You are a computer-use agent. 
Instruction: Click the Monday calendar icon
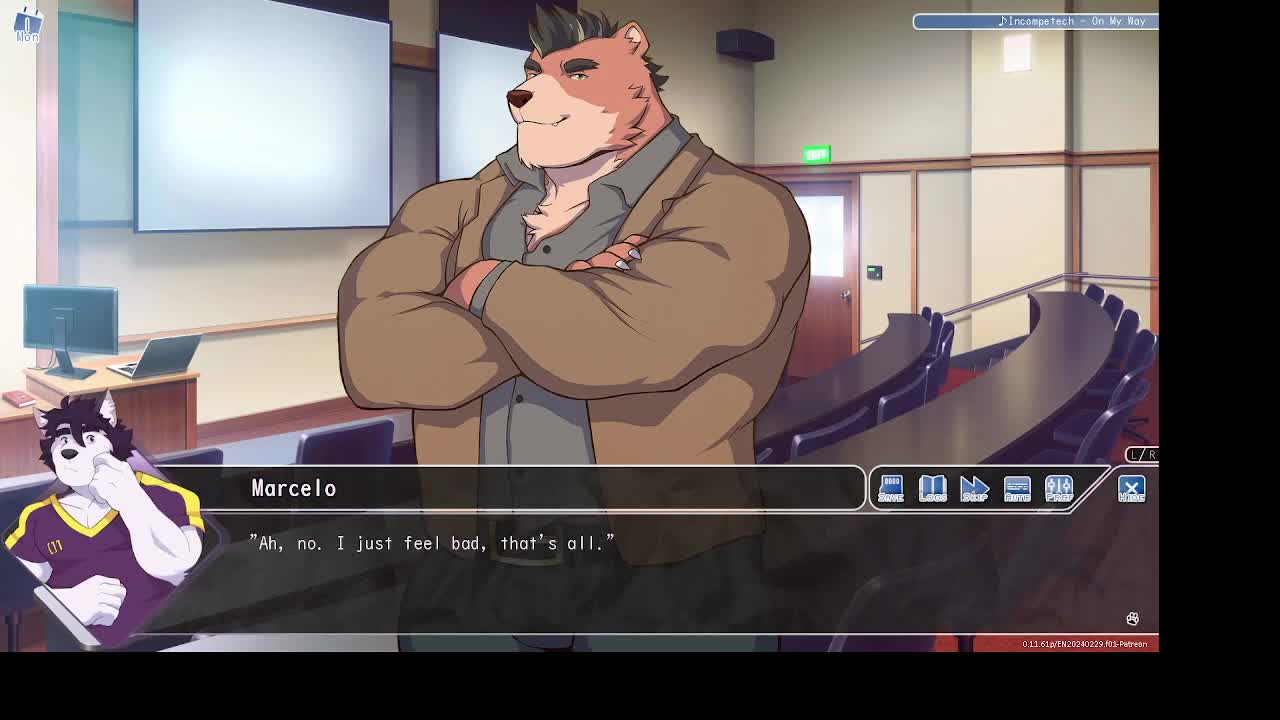(x=27, y=24)
